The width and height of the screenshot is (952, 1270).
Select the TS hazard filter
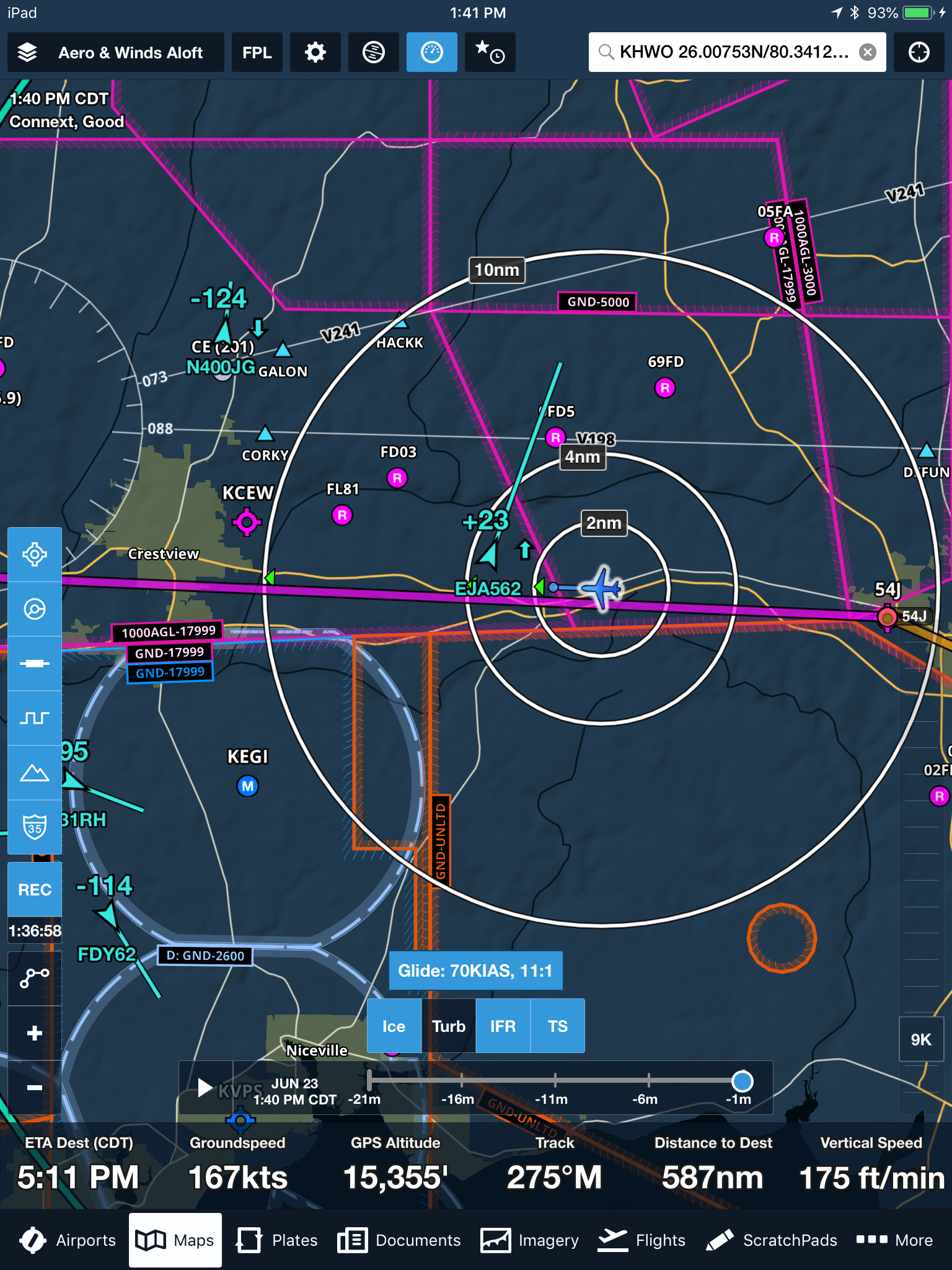point(557,1026)
